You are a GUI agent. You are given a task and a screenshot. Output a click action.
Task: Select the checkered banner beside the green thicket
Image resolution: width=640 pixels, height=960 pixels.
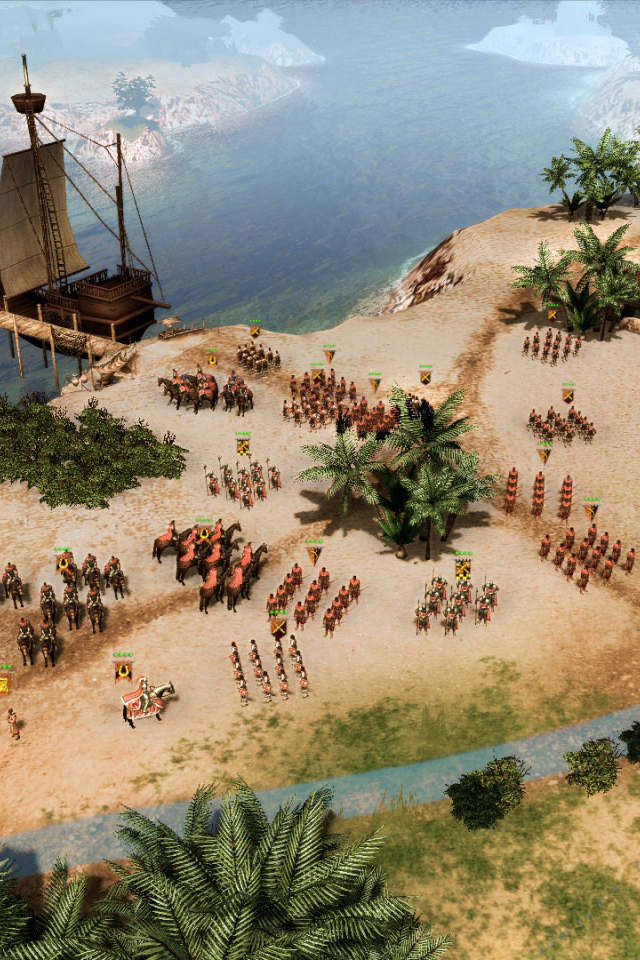point(243,444)
